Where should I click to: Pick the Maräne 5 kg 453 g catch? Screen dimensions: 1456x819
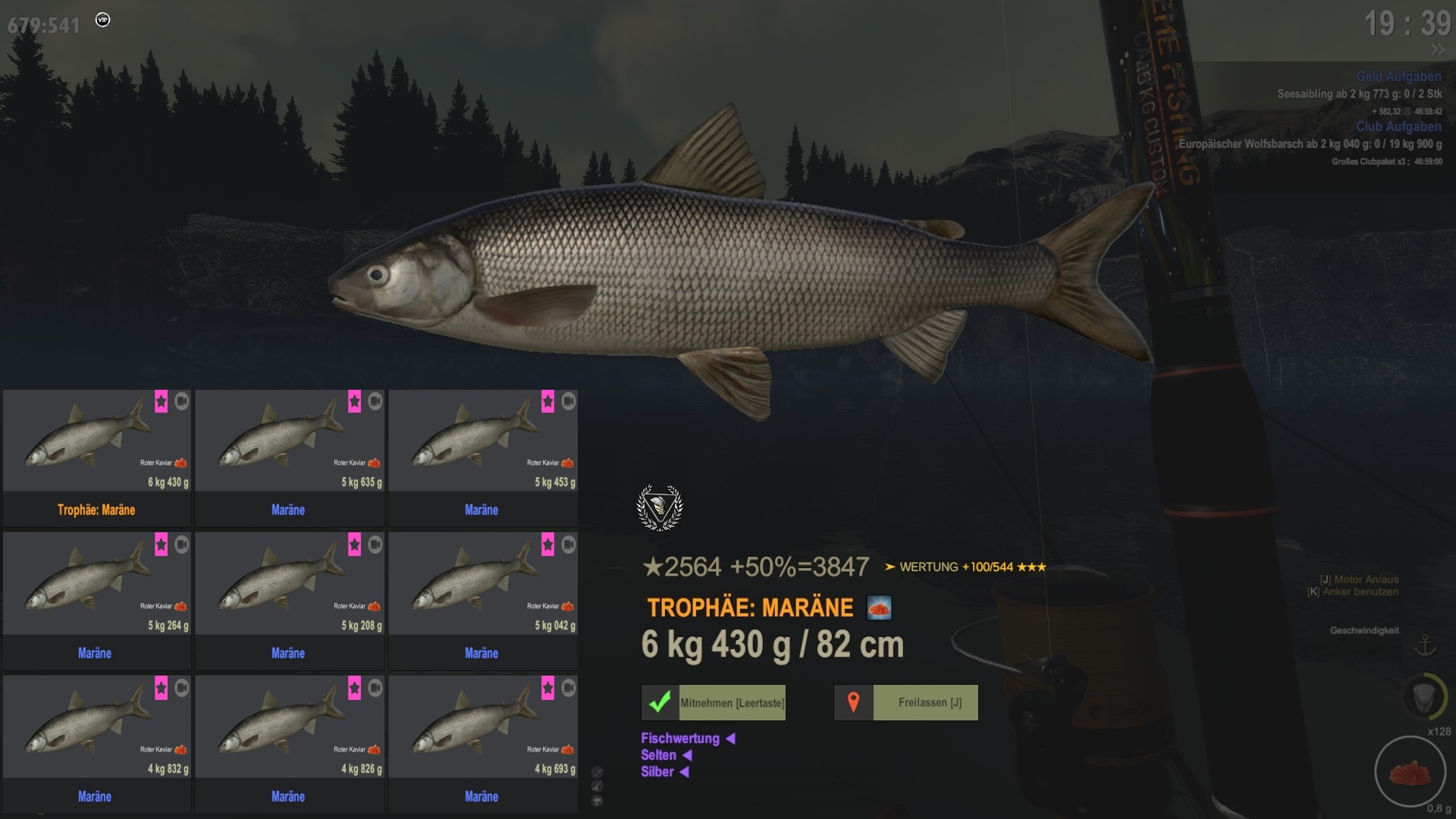[x=483, y=457]
